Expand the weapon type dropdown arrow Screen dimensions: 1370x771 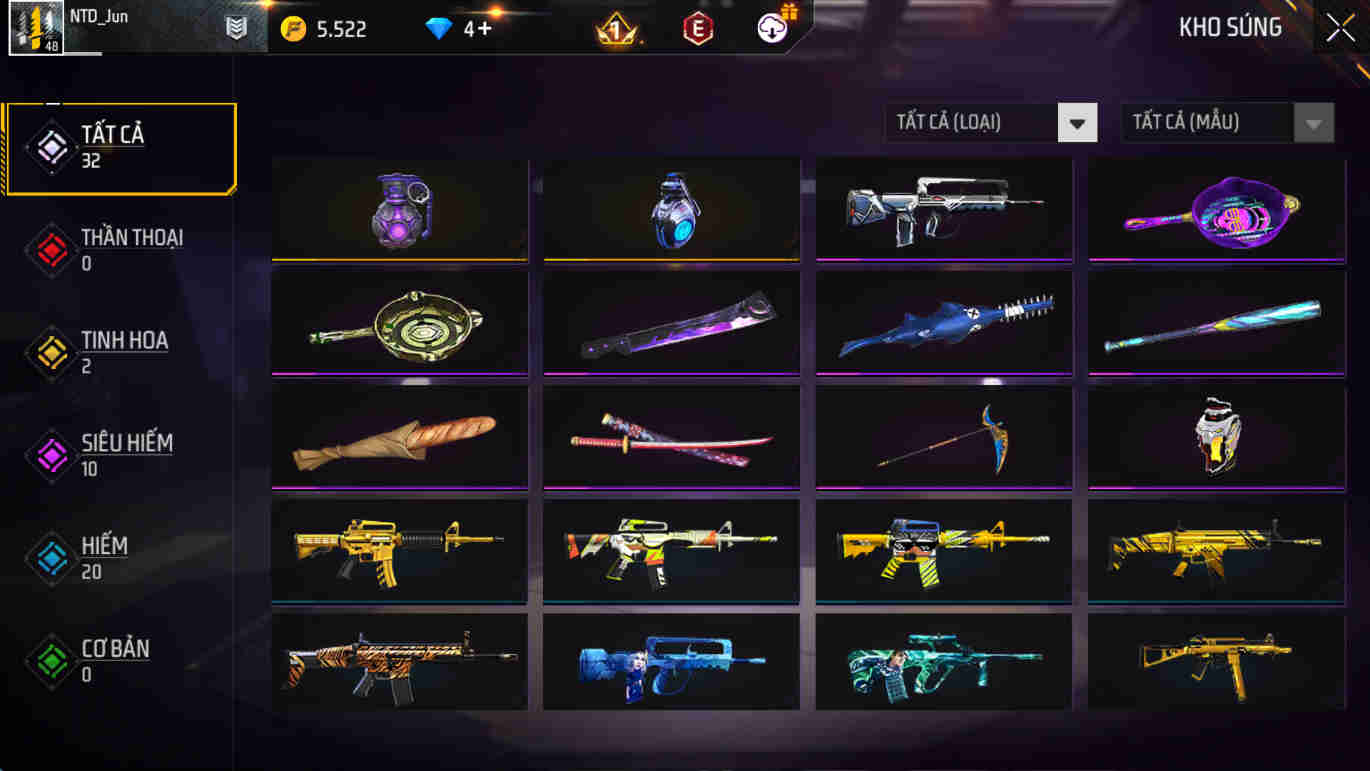pos(1077,122)
